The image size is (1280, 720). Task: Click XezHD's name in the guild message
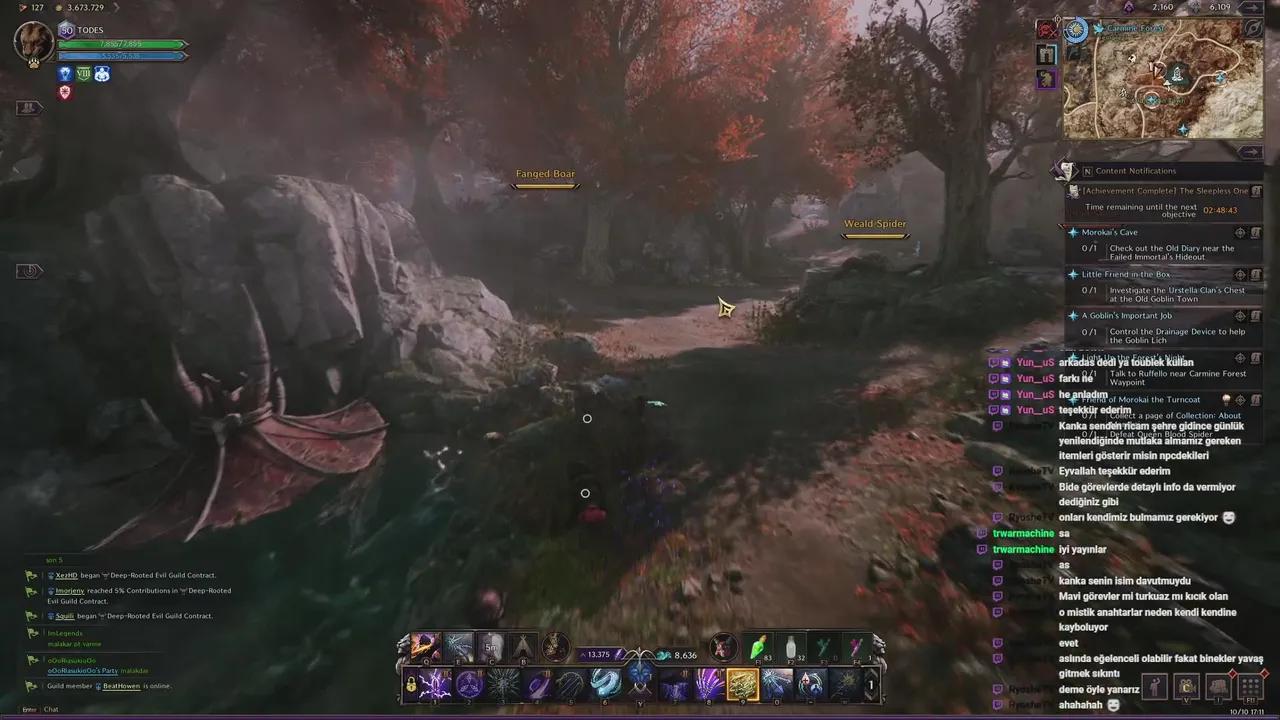click(x=67, y=575)
